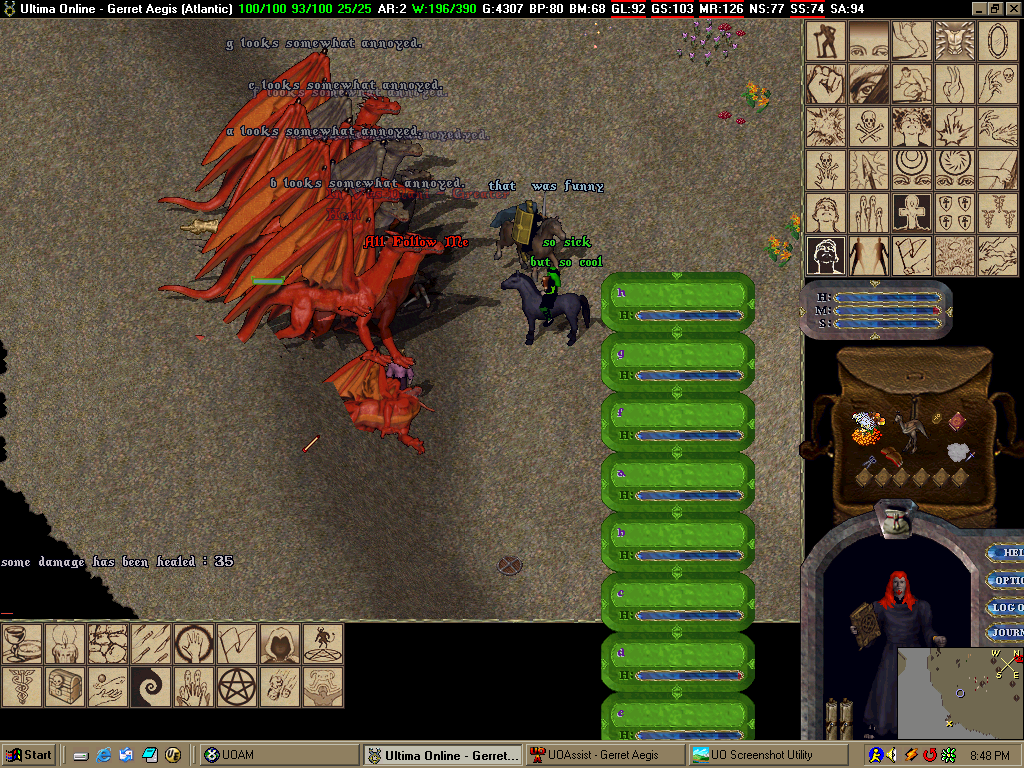
Task: Click the Log Out paperdoll button
Action: point(1005,607)
